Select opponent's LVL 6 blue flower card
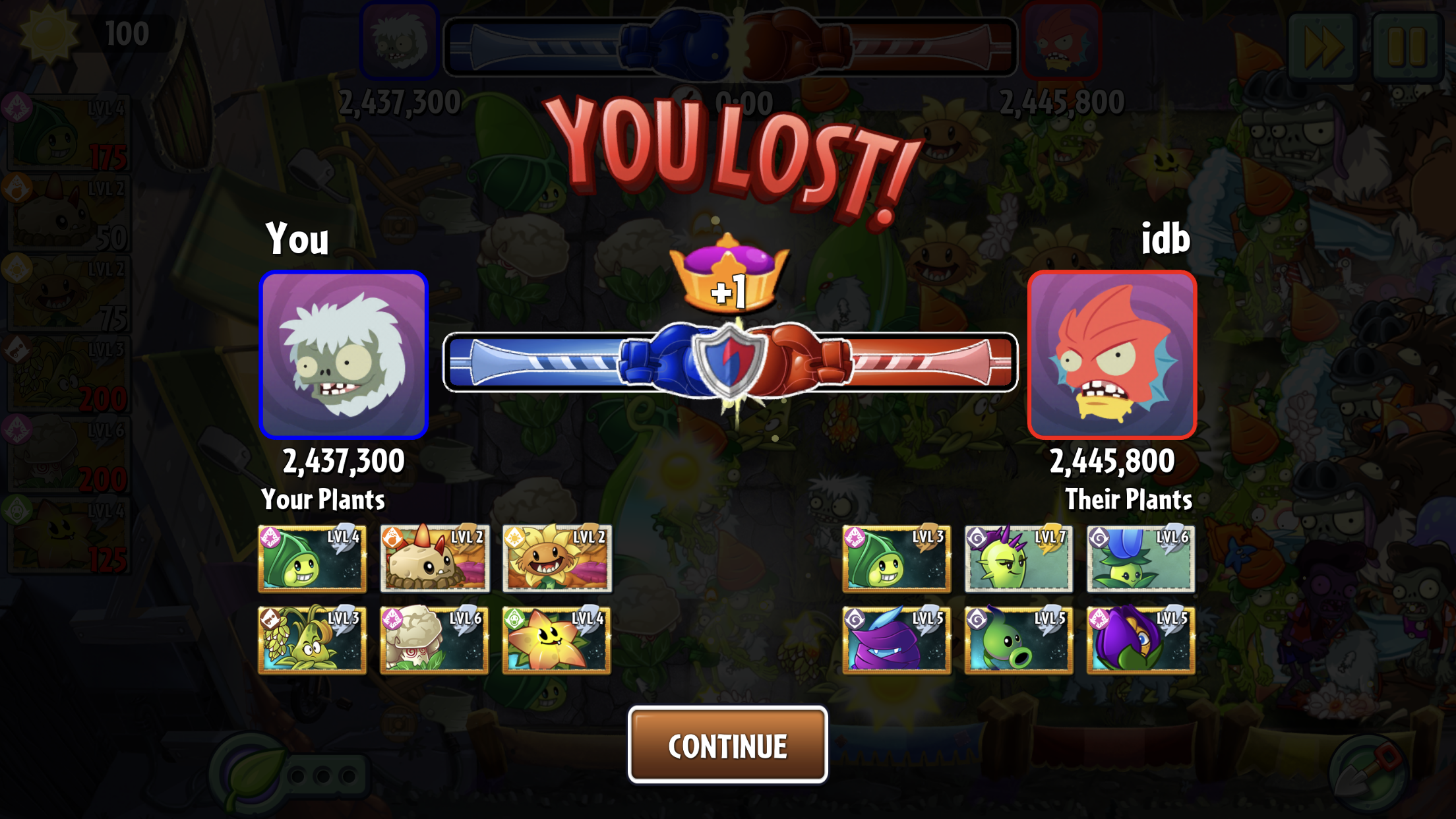The width and height of the screenshot is (1456, 819). point(1141,559)
